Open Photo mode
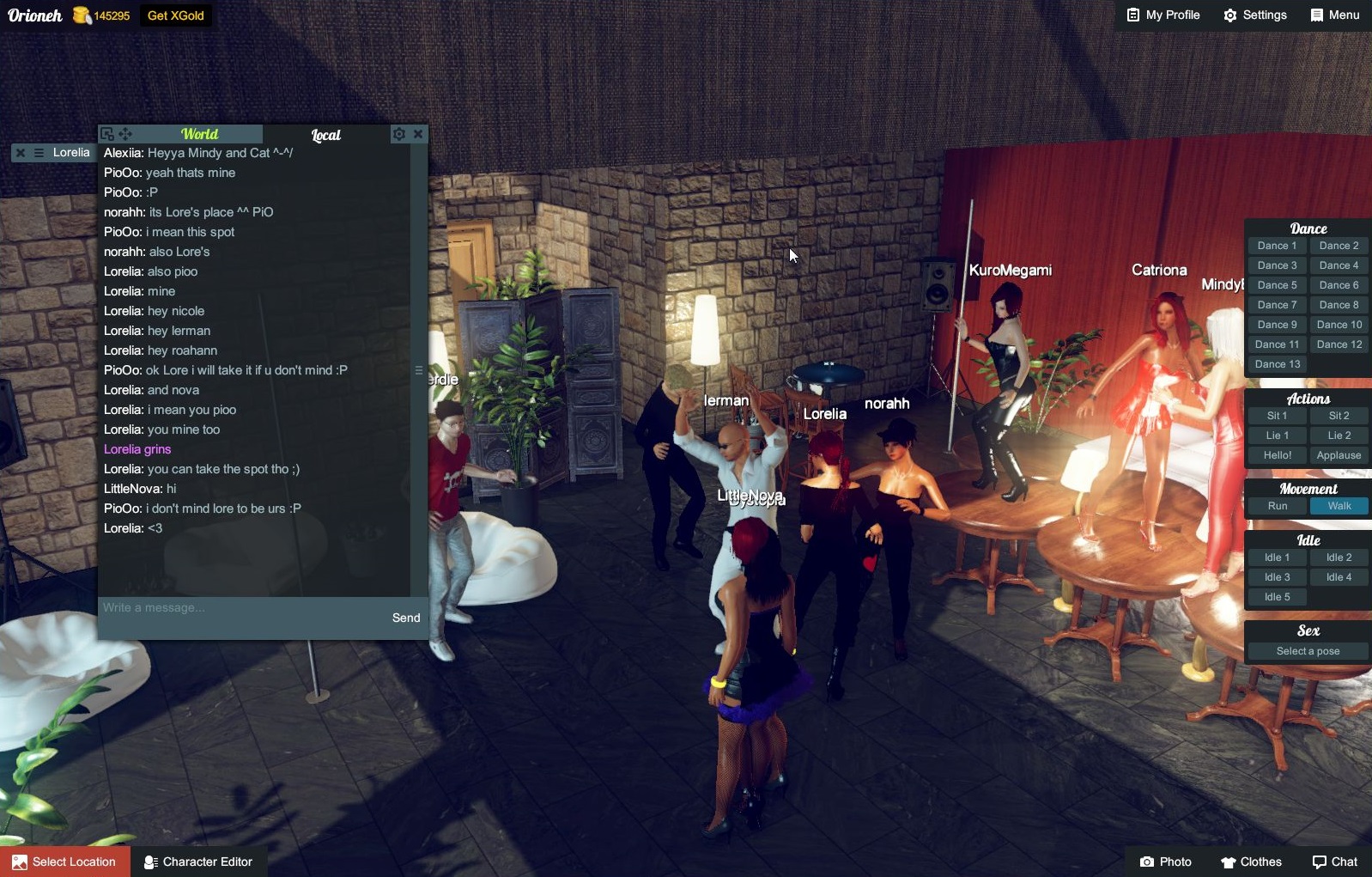This screenshot has width=1372, height=877. [x=1166, y=862]
